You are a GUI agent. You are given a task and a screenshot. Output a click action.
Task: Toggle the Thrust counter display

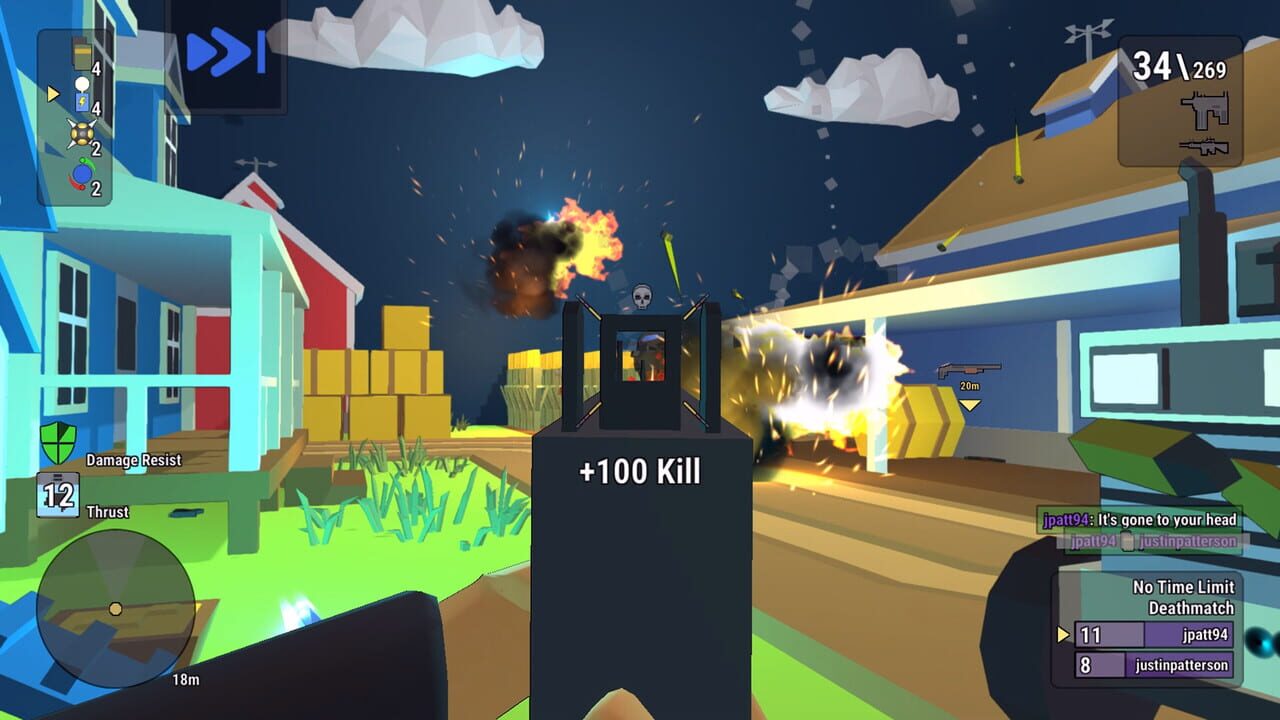[x=57, y=493]
